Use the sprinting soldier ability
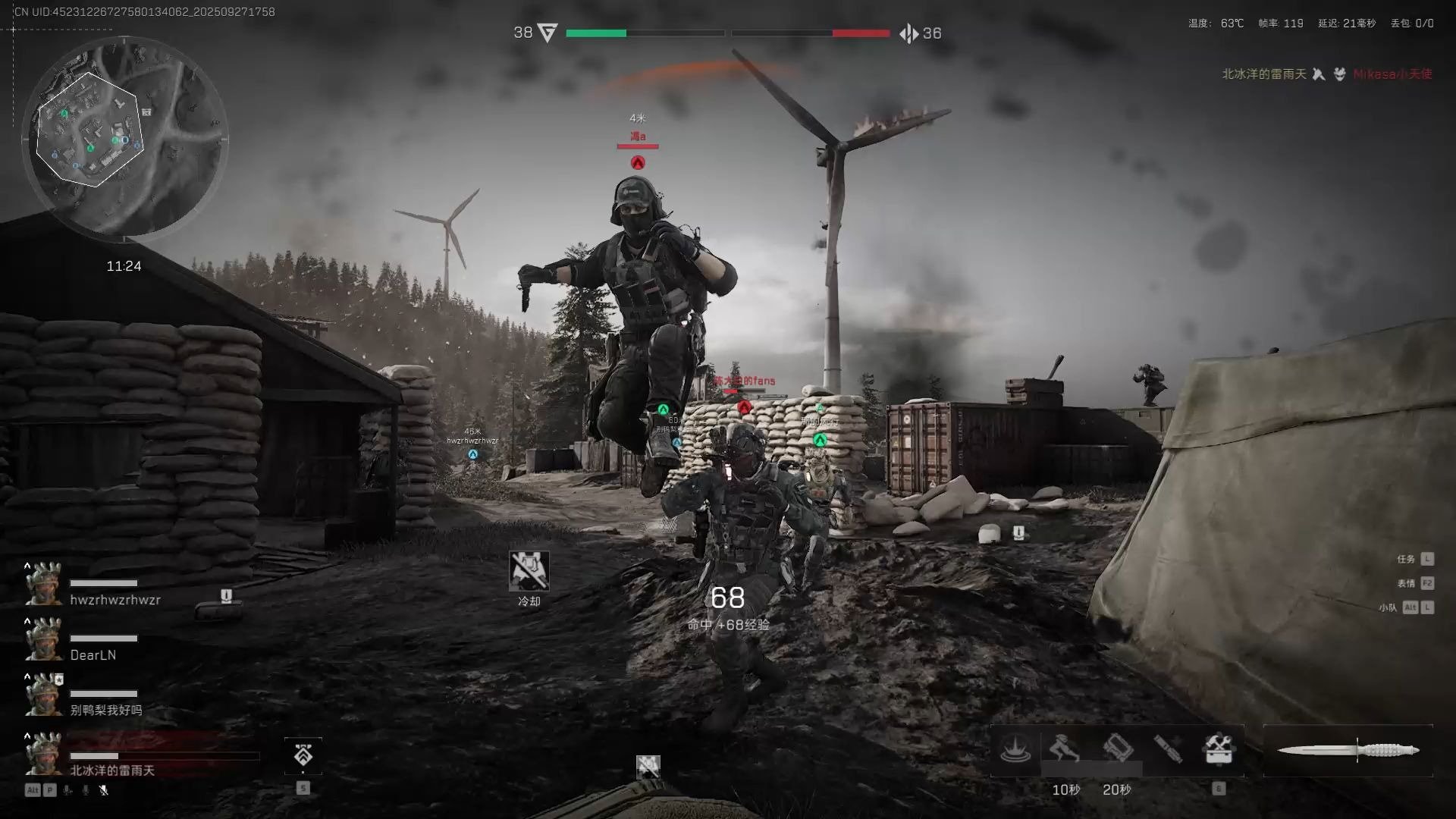The image size is (1456, 819). click(x=1065, y=749)
